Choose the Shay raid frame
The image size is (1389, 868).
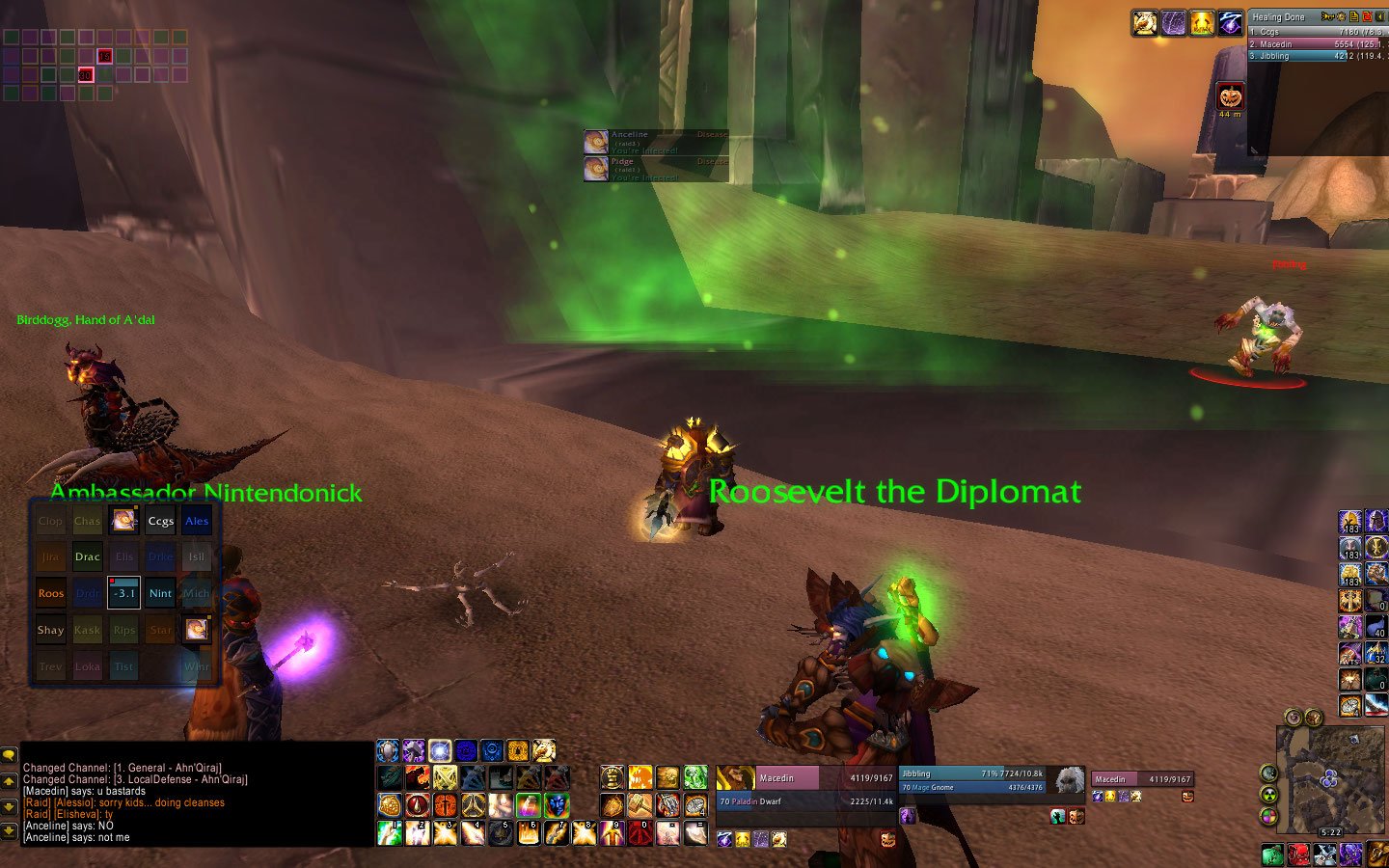coord(50,631)
